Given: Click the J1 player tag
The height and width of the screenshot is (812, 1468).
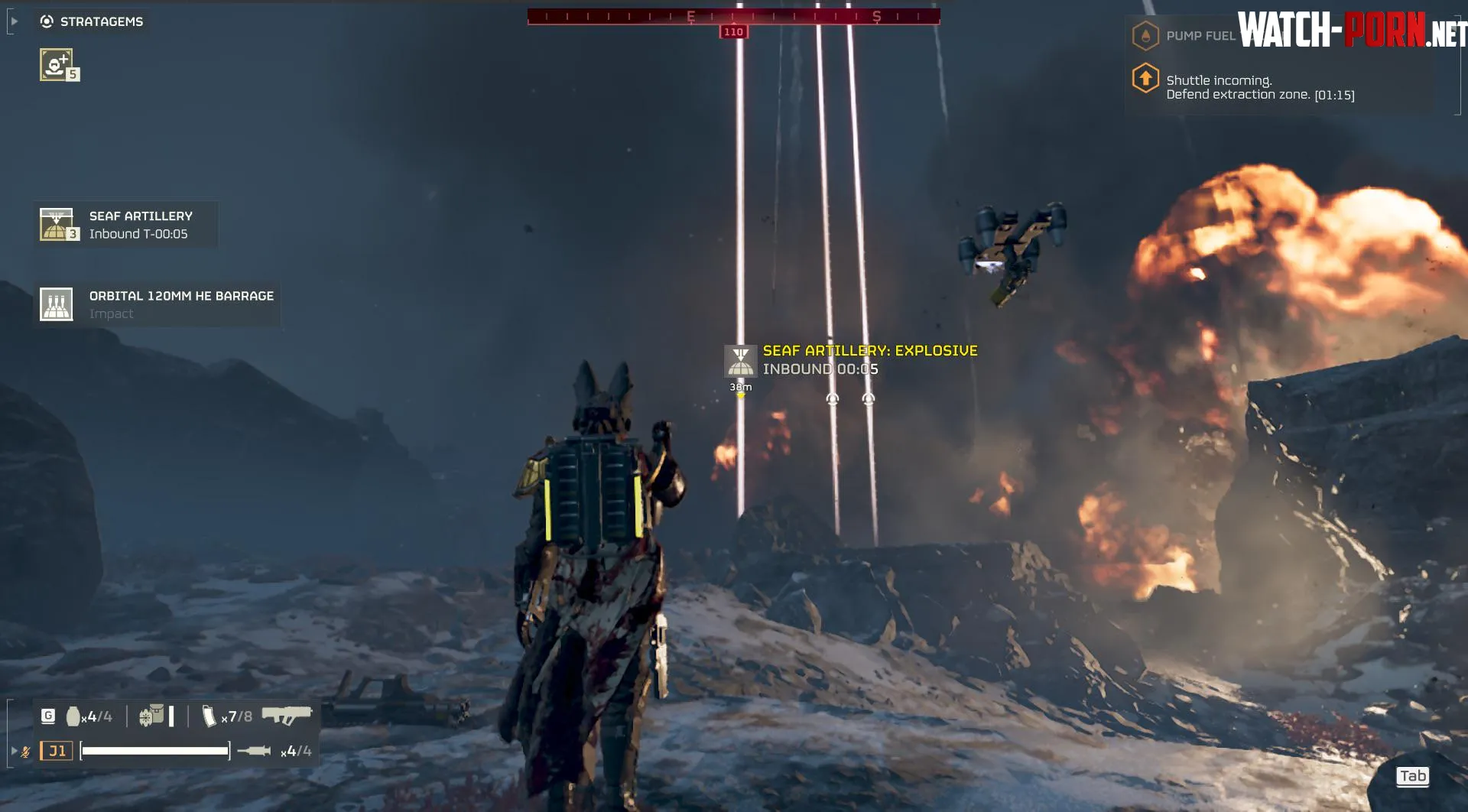Looking at the screenshot, I should [x=57, y=751].
